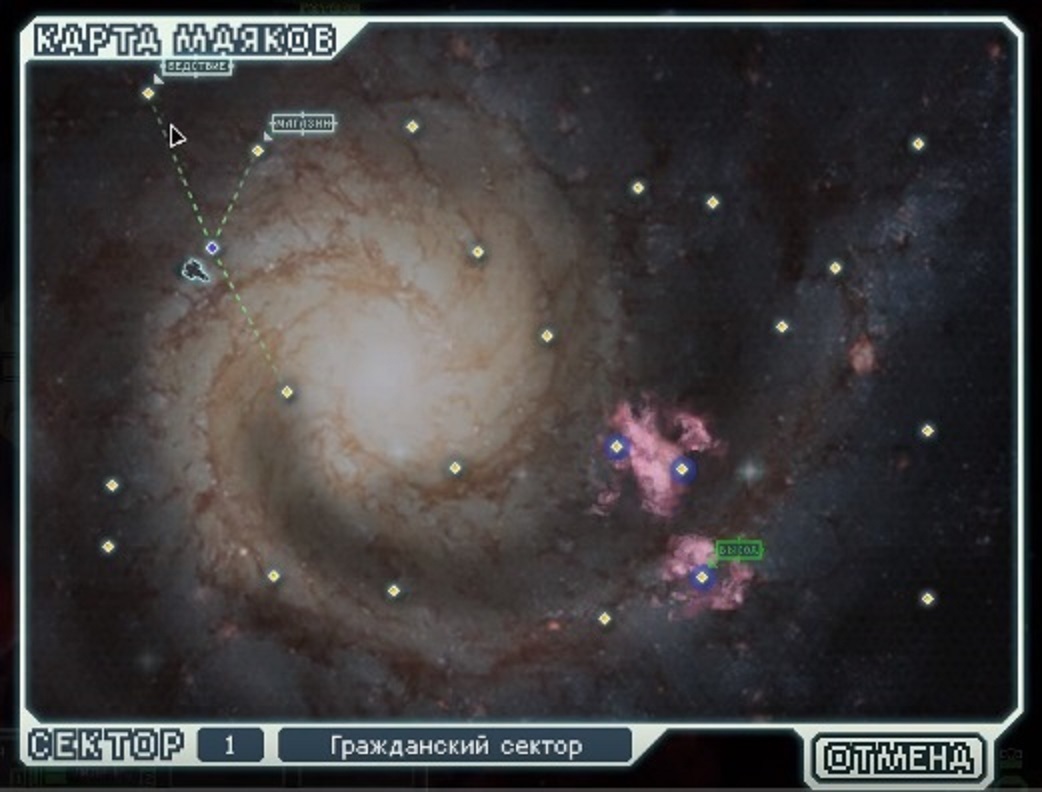Select the beacon marked БЕДСТВИЕ

149,93
